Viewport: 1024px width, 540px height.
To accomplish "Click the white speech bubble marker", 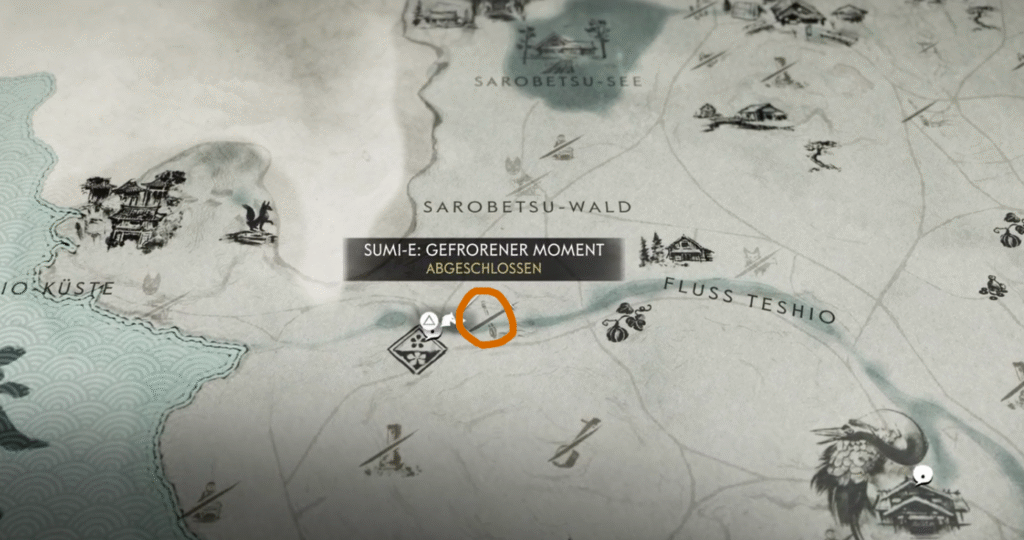I will 923,476.
